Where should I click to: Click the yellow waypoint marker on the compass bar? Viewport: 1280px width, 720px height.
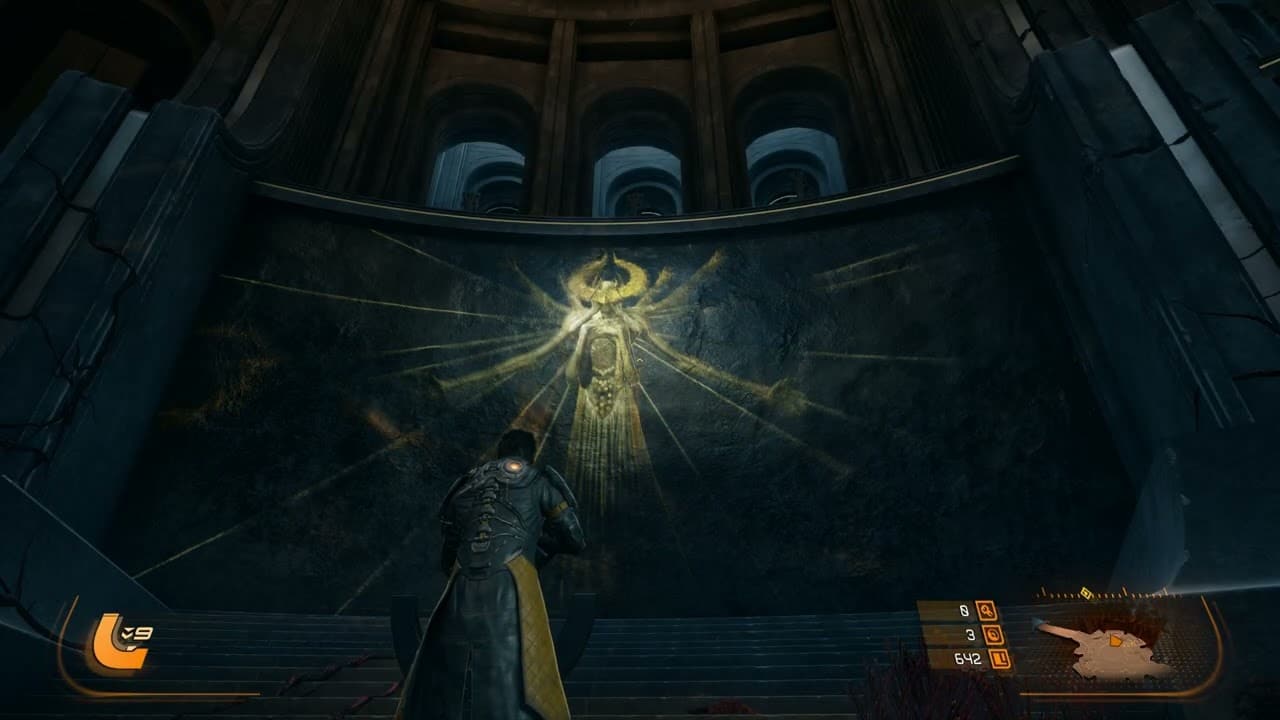point(1087,592)
